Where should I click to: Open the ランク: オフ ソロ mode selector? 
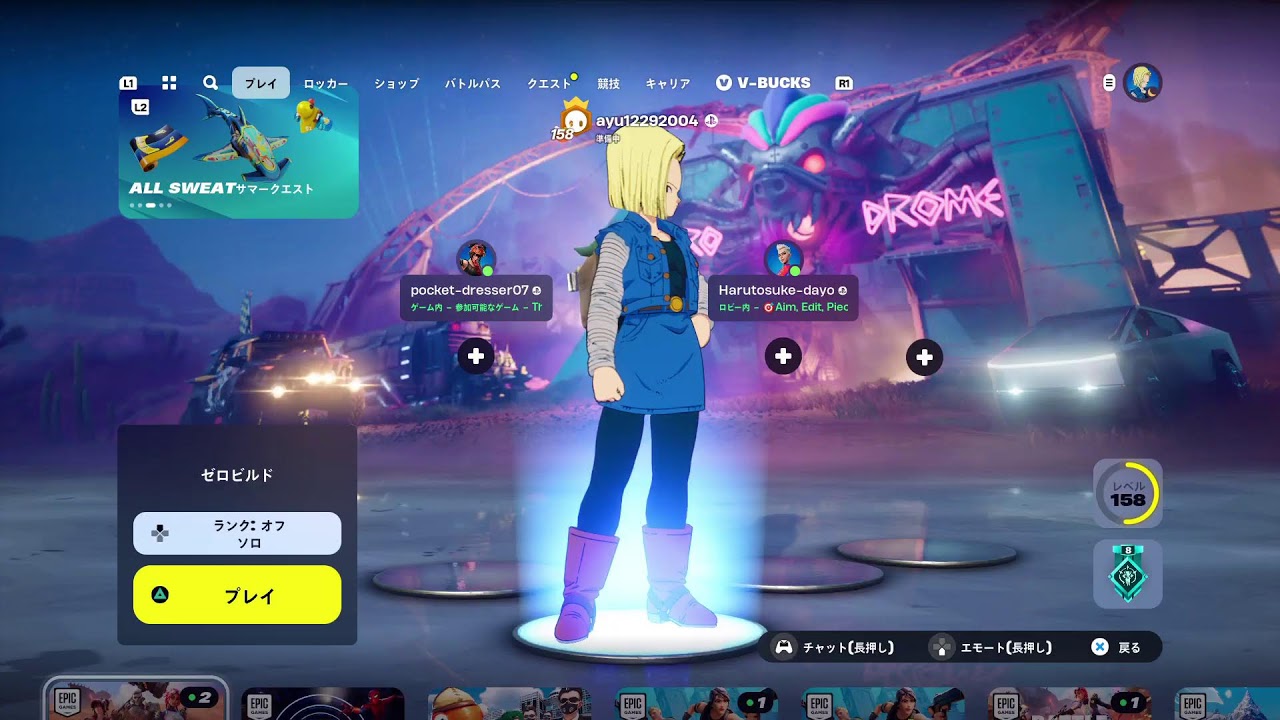pos(237,533)
